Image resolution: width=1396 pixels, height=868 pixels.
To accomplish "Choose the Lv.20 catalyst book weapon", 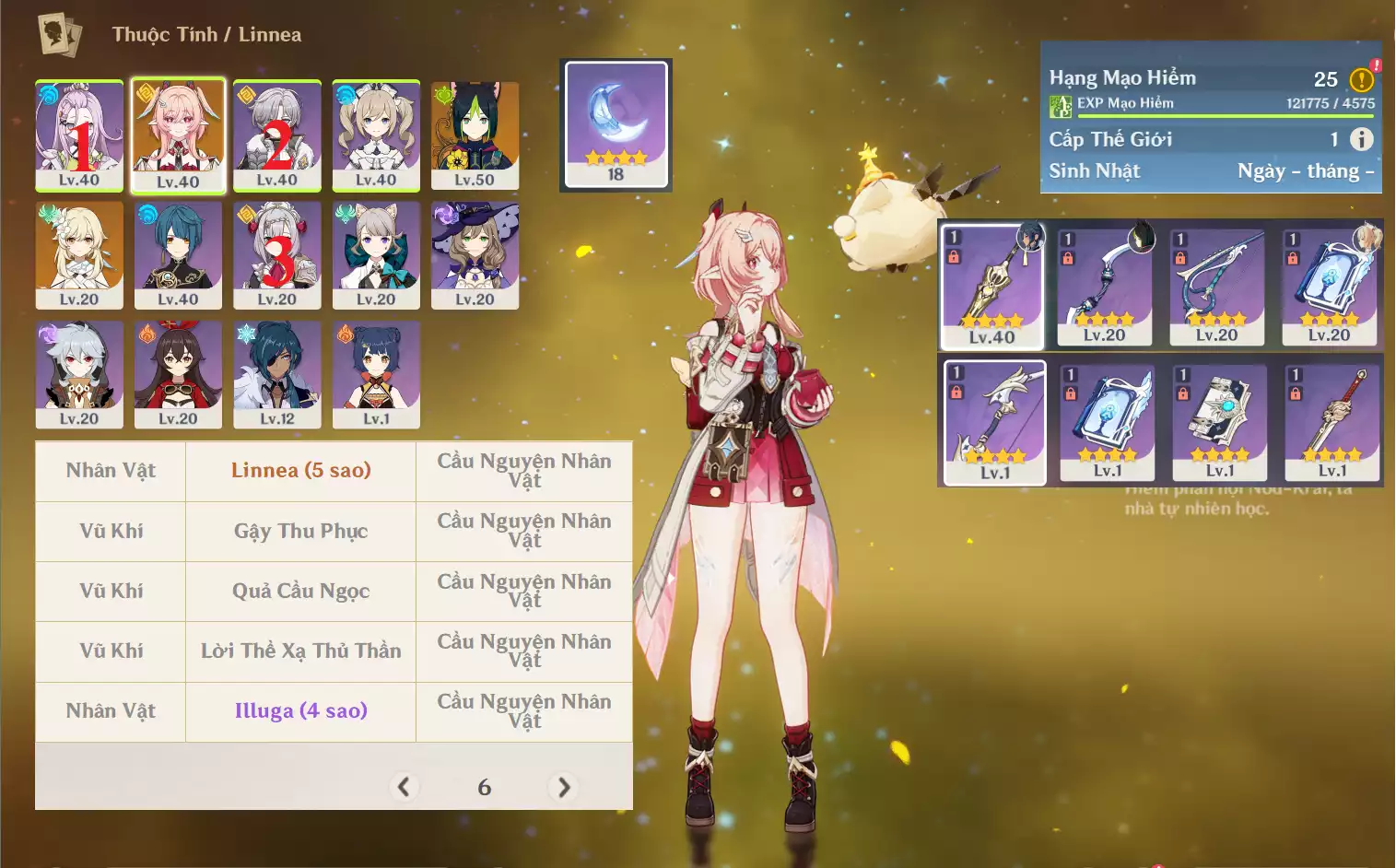I will pyautogui.click(x=1329, y=286).
